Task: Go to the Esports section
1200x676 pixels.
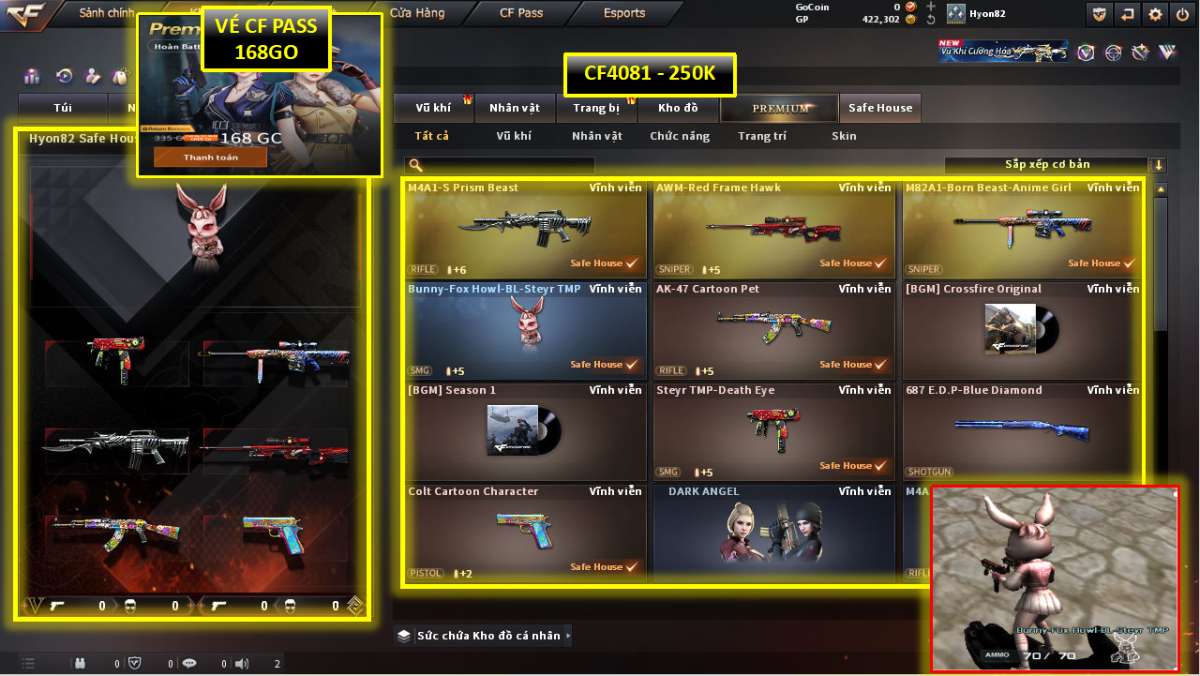Action: pos(624,14)
